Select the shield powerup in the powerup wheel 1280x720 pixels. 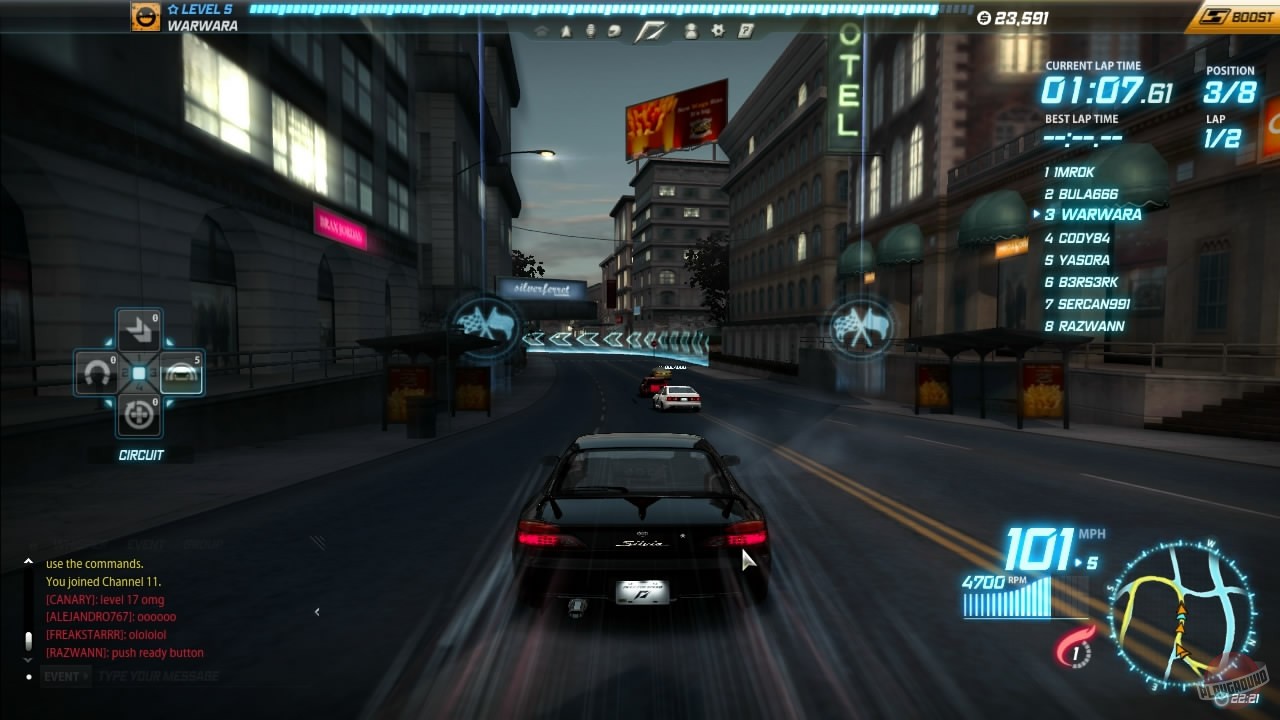181,372
